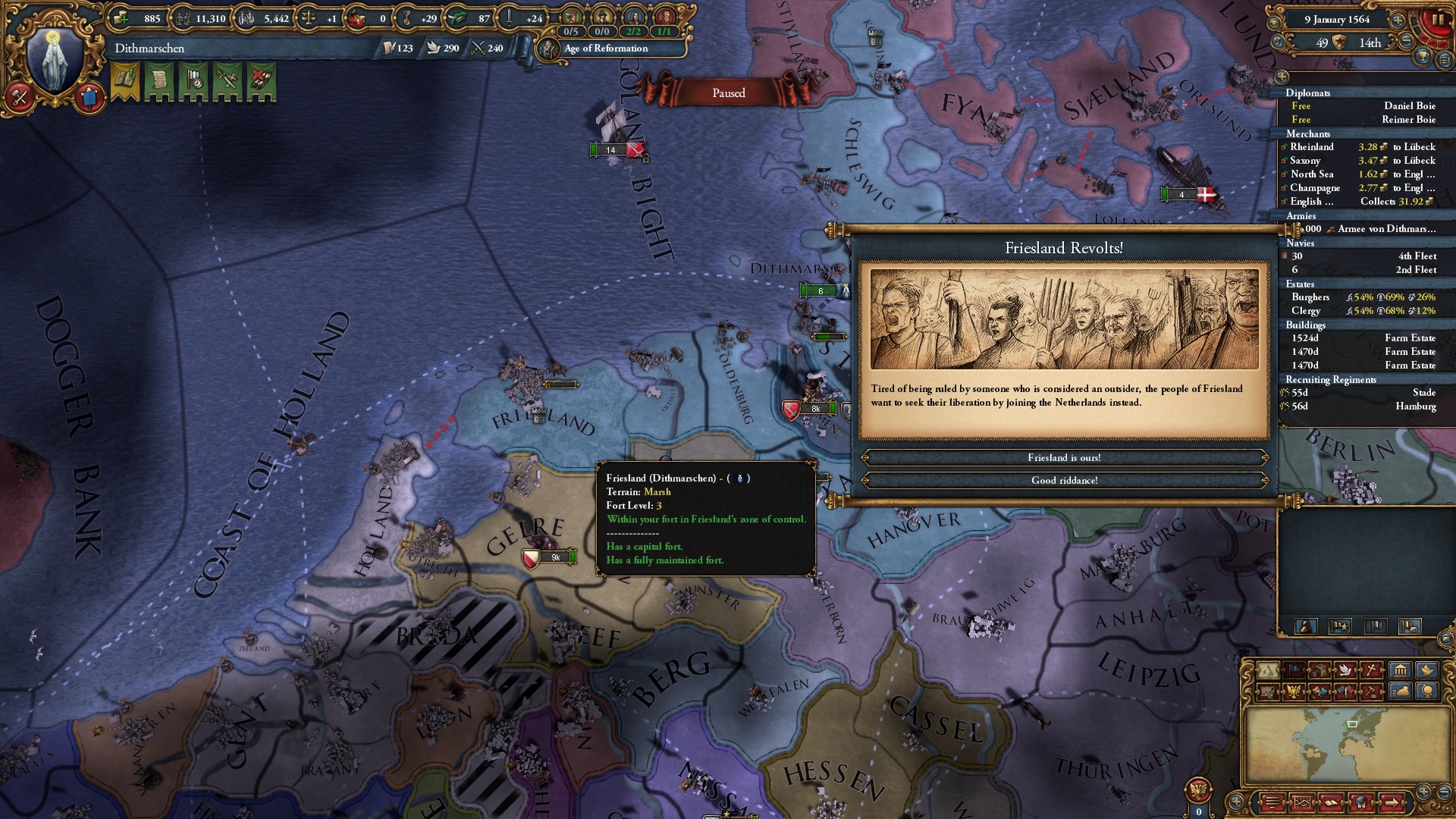
Task: Choose the 'Friesland is ours!' event option
Action: coord(1063,457)
